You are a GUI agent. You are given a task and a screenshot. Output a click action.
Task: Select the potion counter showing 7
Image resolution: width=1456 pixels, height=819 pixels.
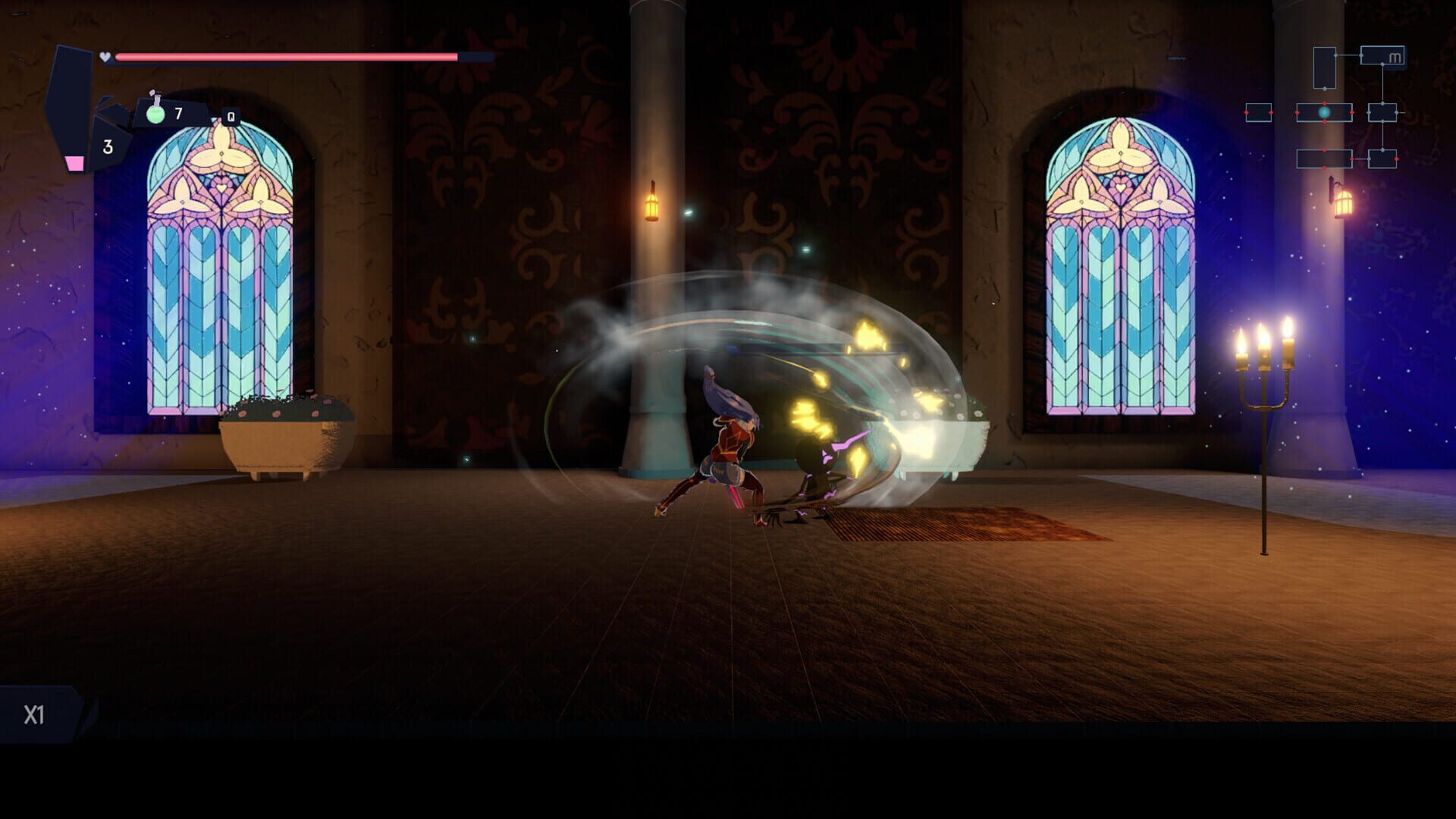click(x=178, y=114)
